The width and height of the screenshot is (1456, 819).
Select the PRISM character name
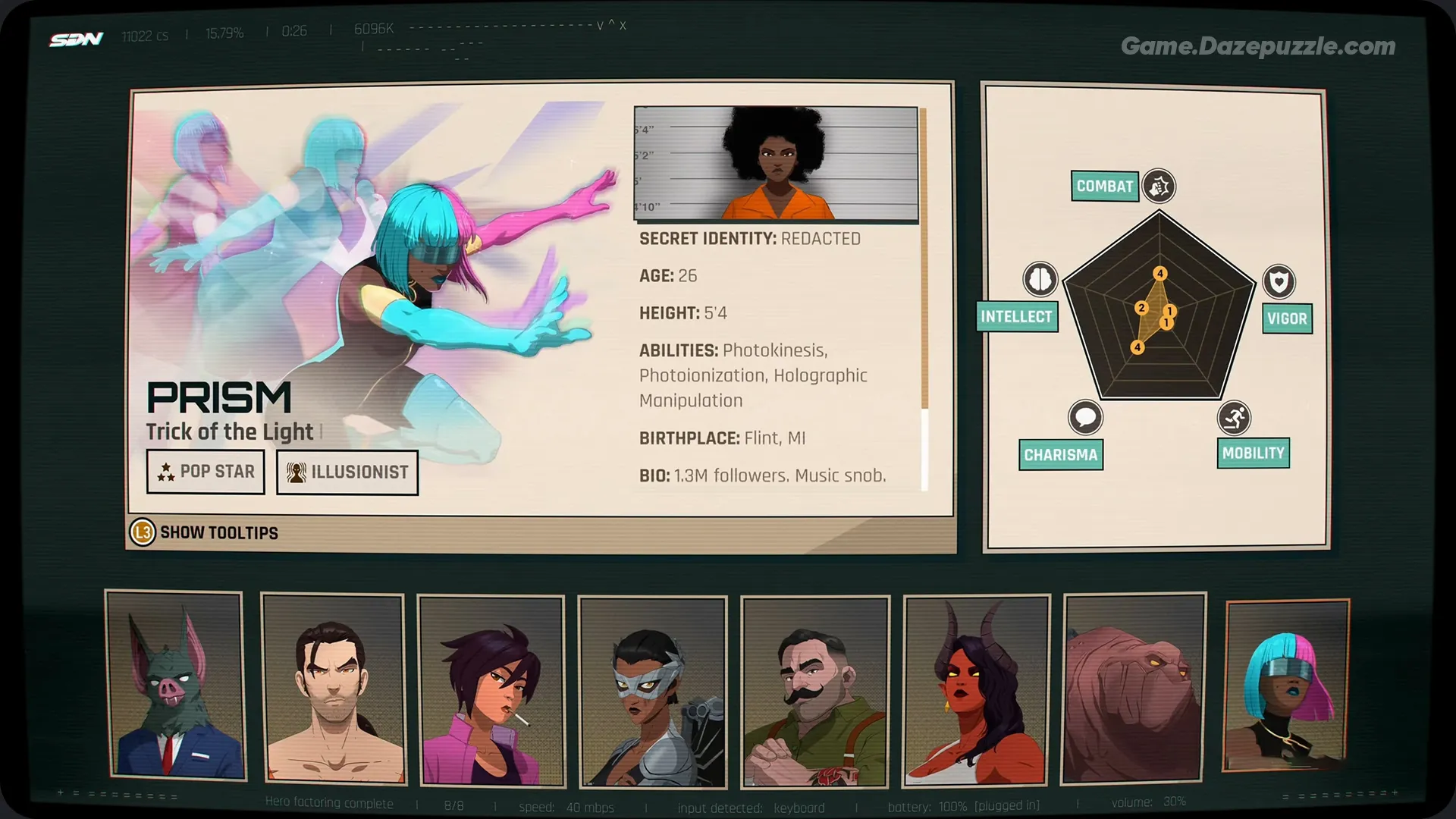221,395
